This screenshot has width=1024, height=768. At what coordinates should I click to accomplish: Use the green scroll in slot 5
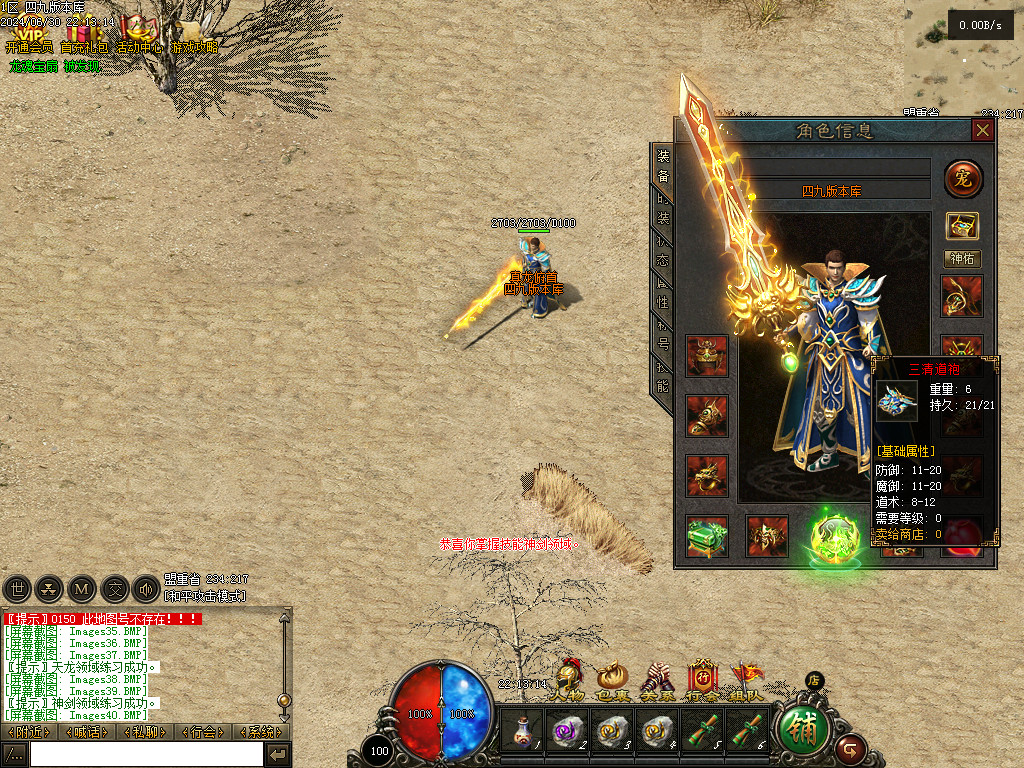701,732
